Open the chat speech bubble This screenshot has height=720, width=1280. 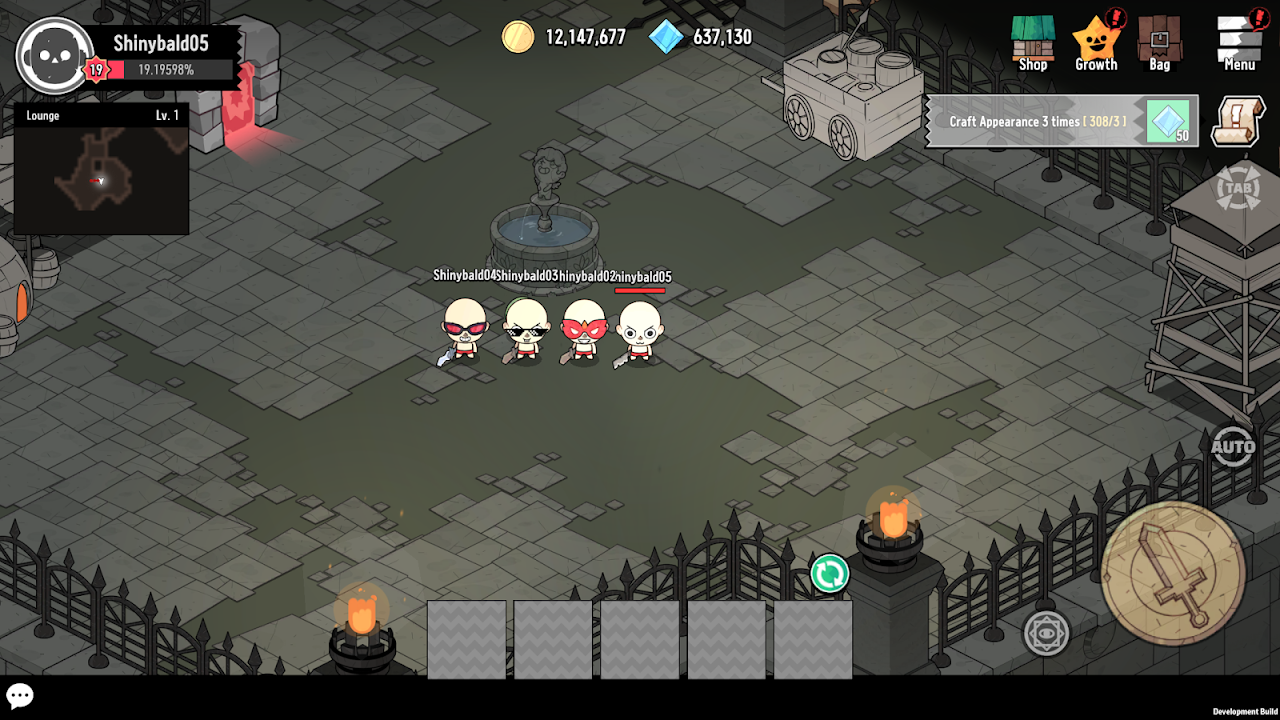20,696
